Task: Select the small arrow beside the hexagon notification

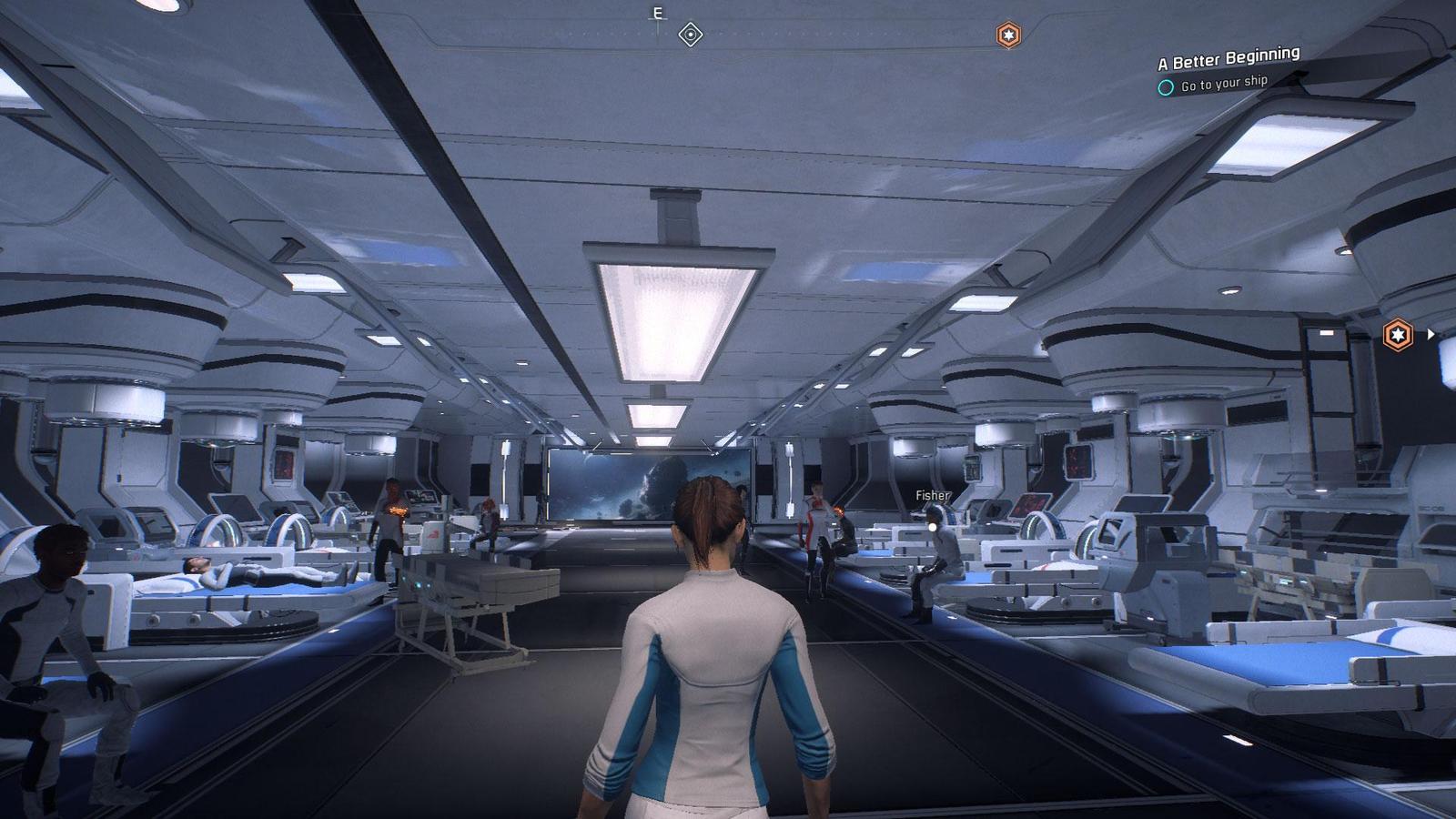Action: click(x=1431, y=335)
